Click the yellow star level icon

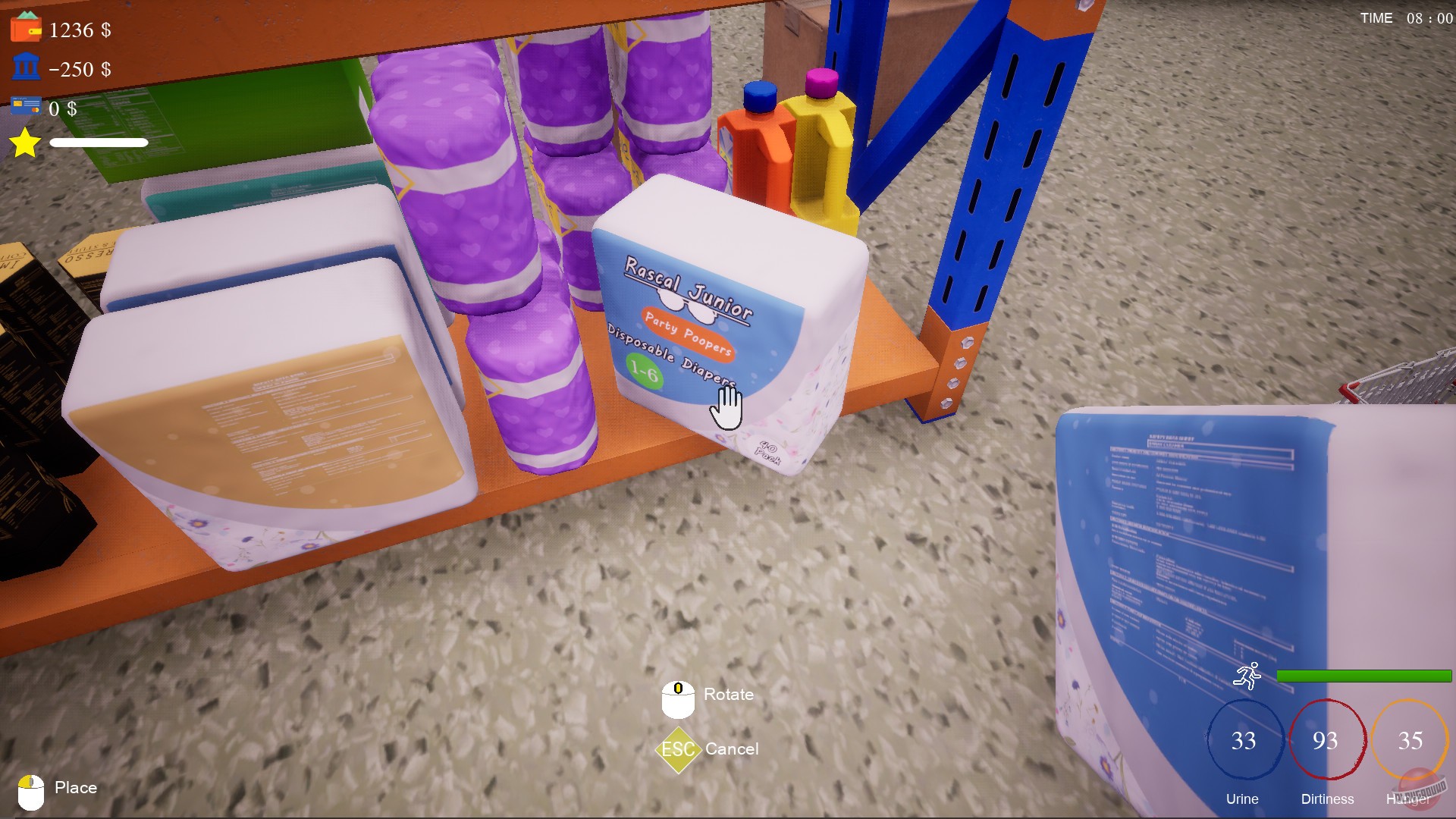pyautogui.click(x=24, y=143)
